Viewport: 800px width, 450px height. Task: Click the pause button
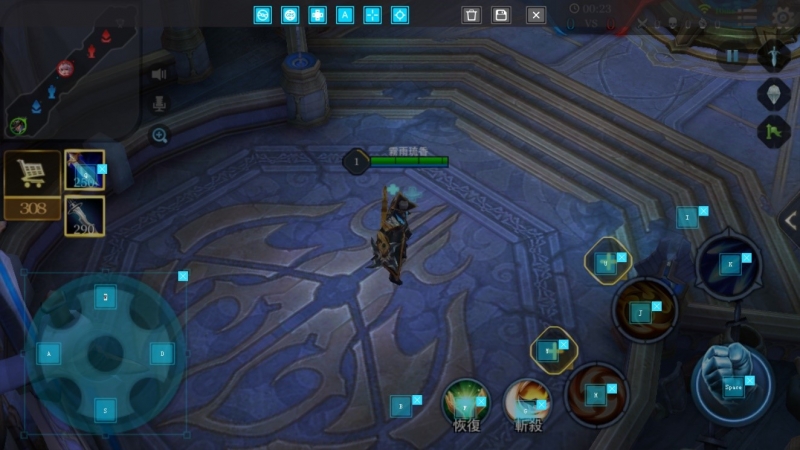[x=732, y=56]
